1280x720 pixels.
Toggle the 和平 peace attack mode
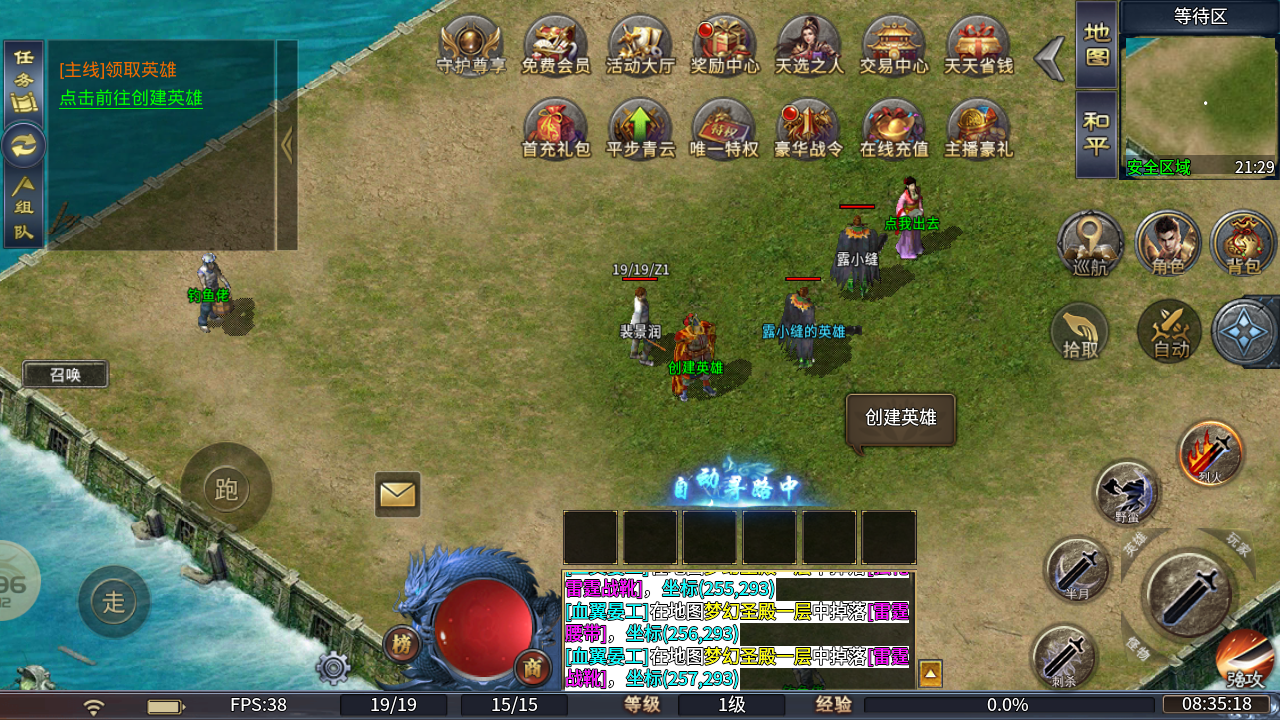[1096, 134]
